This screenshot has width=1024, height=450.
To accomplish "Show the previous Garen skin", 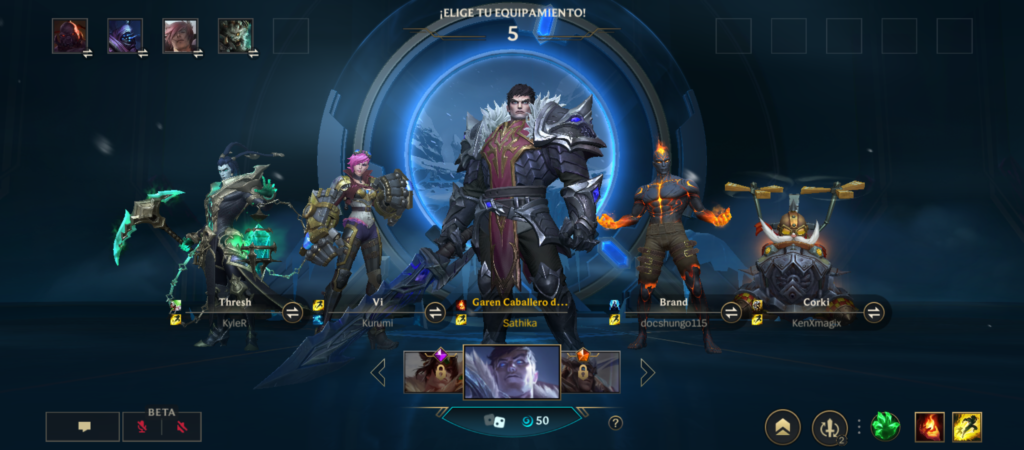I will click(379, 373).
